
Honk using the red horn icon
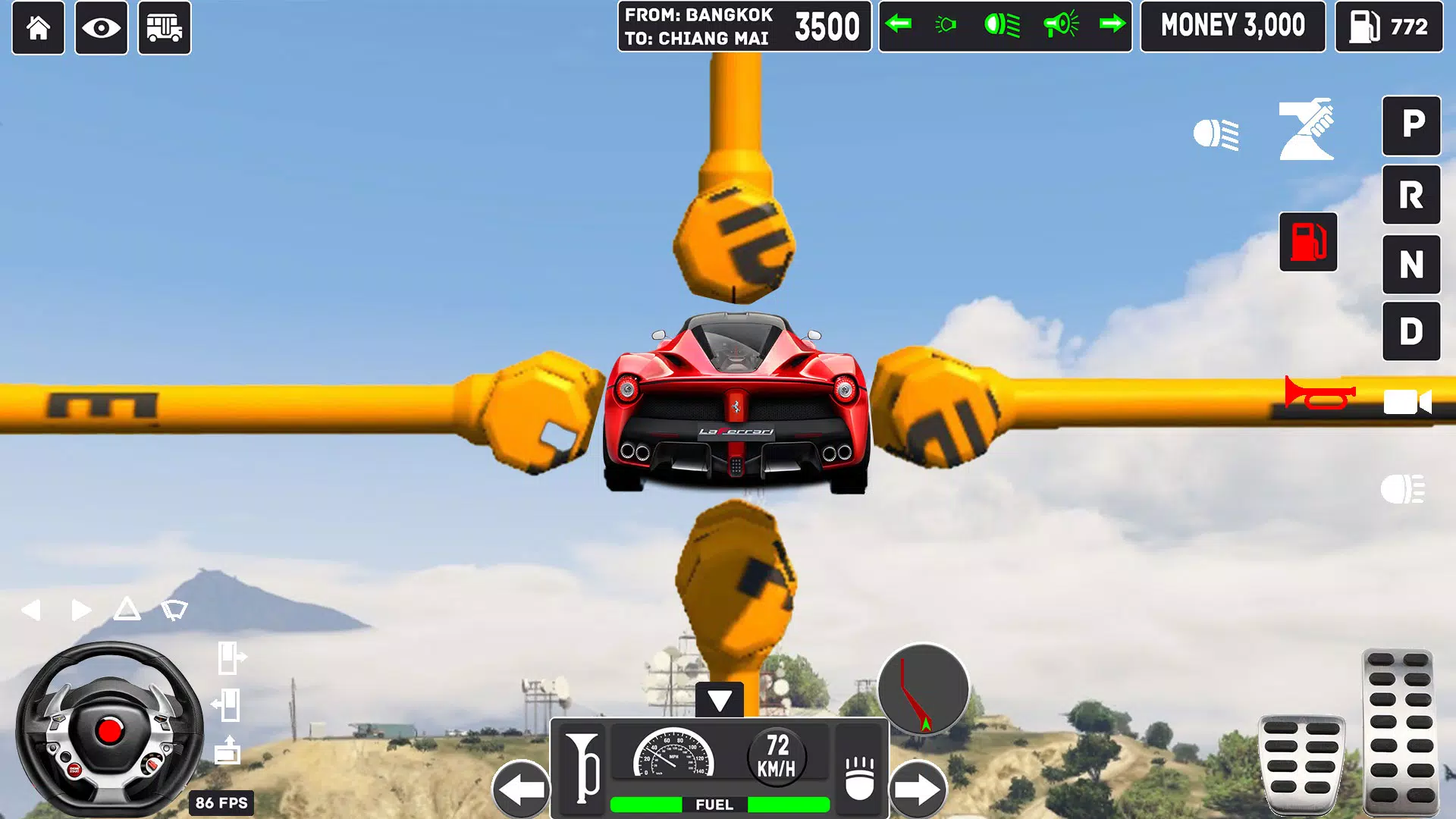(1319, 393)
